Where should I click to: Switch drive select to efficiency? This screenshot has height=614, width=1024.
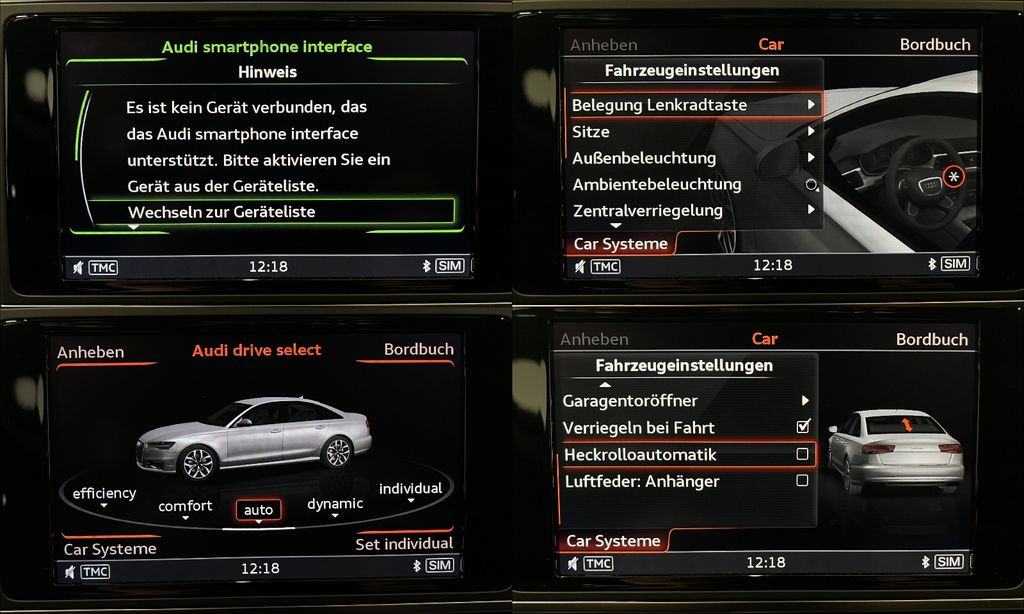(x=104, y=494)
